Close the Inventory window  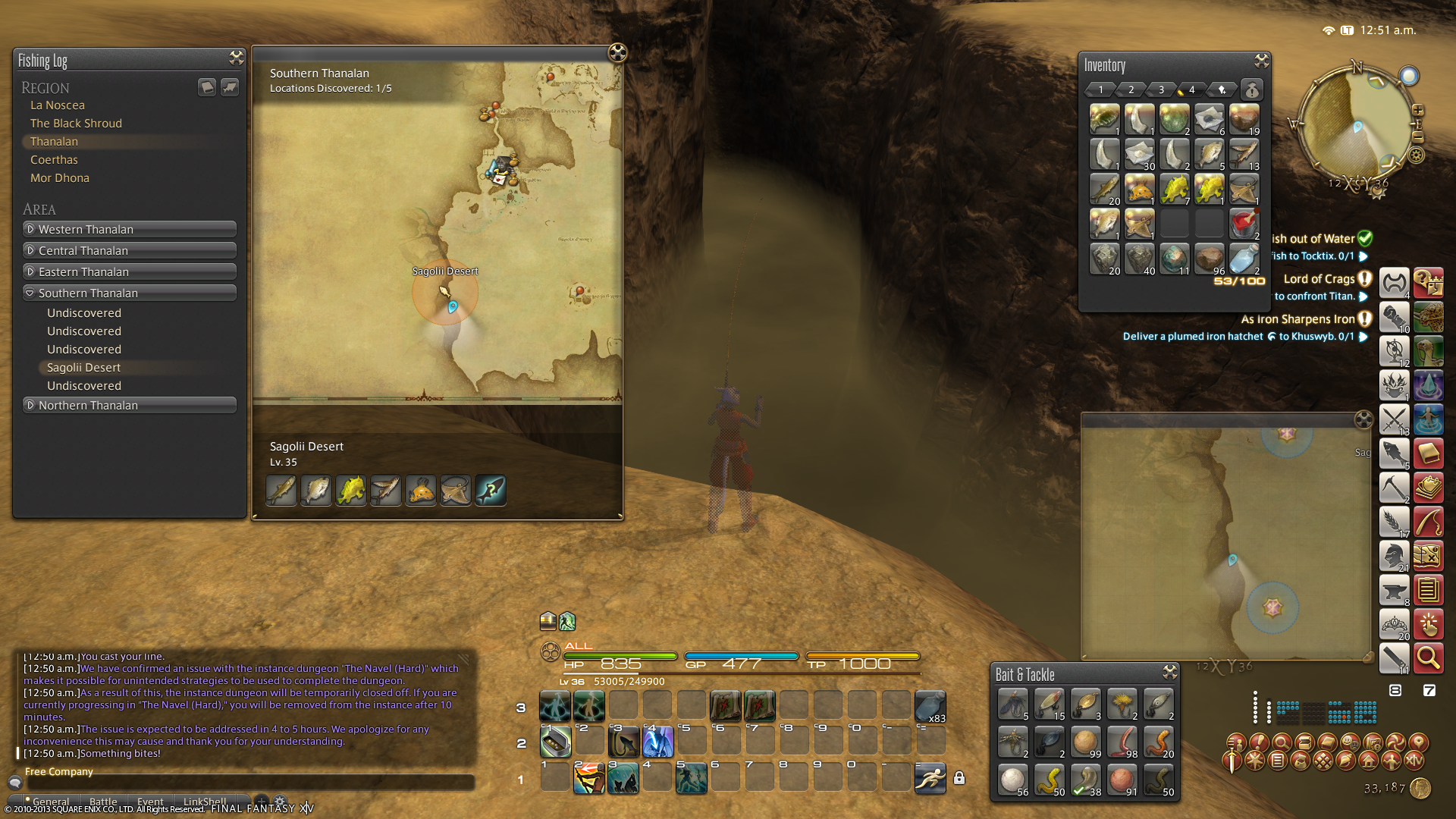[1261, 61]
